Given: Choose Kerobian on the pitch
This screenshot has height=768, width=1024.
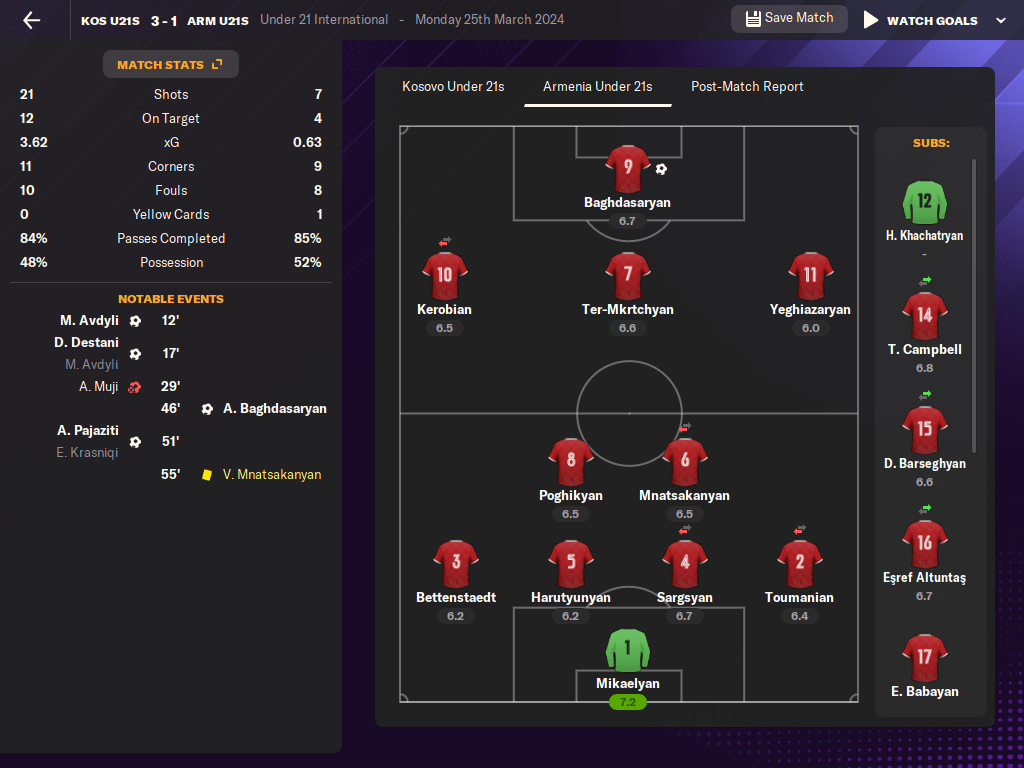Looking at the screenshot, I should coord(444,277).
